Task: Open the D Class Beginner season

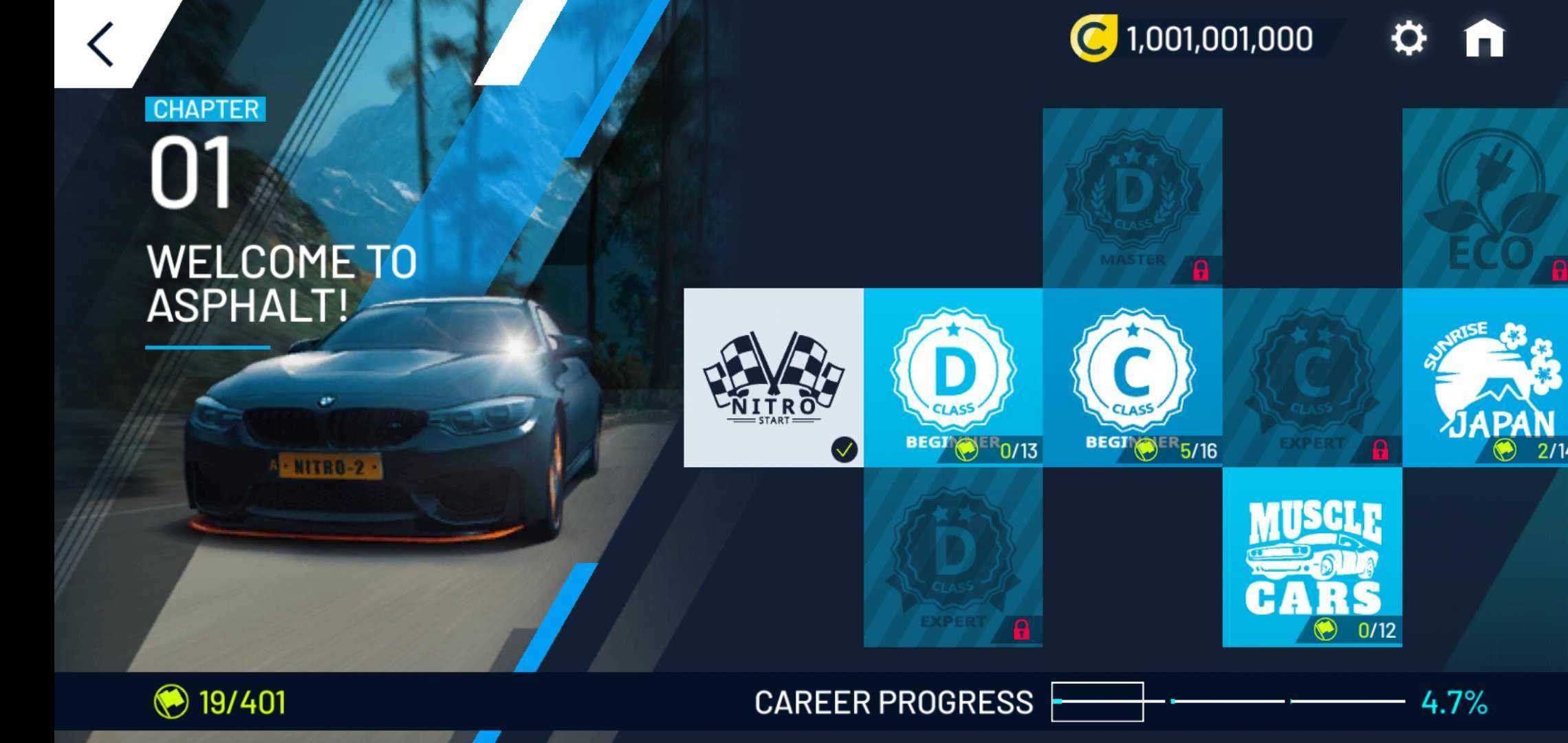Action: coord(953,378)
